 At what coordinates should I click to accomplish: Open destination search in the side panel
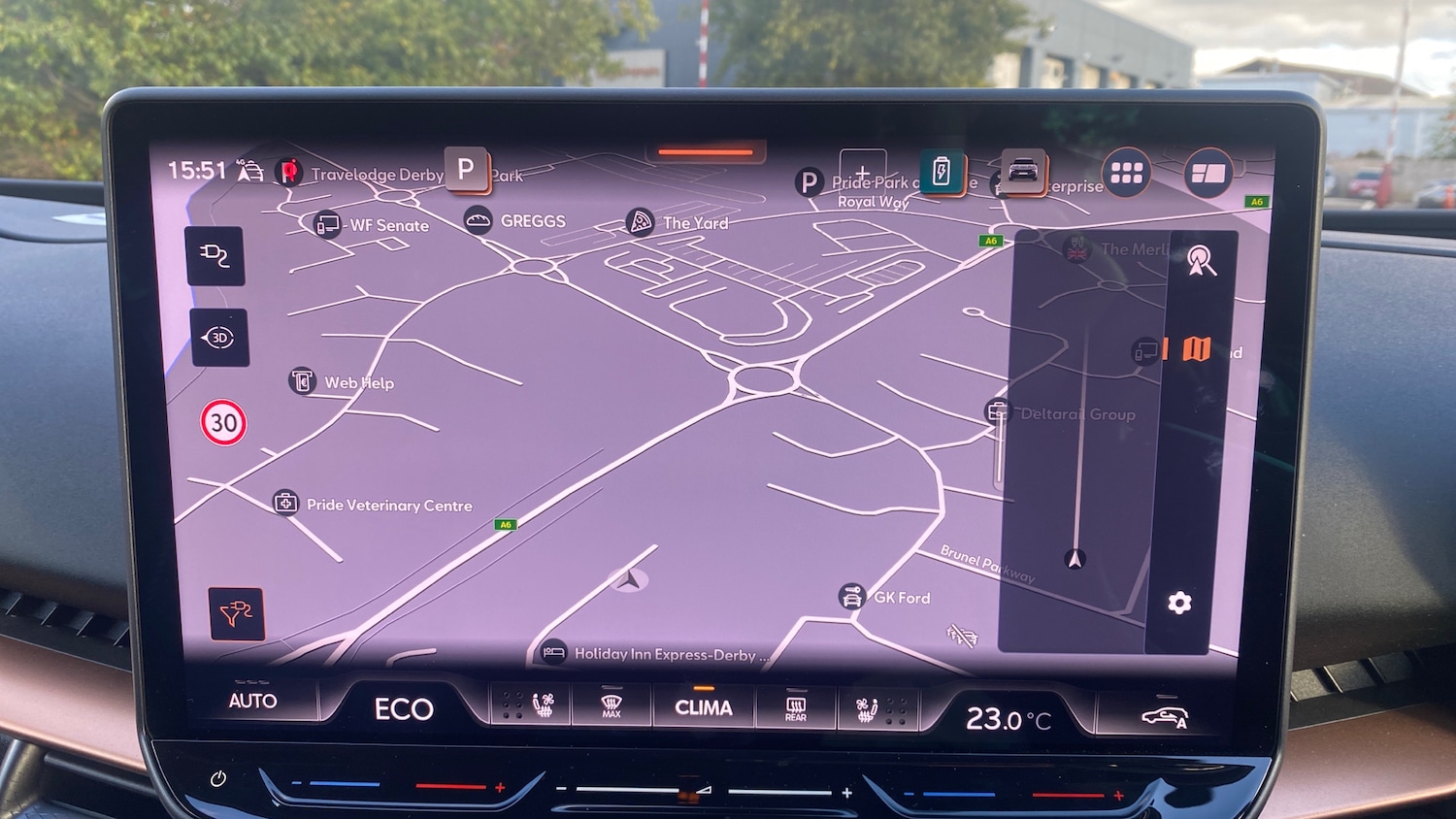(x=1202, y=260)
